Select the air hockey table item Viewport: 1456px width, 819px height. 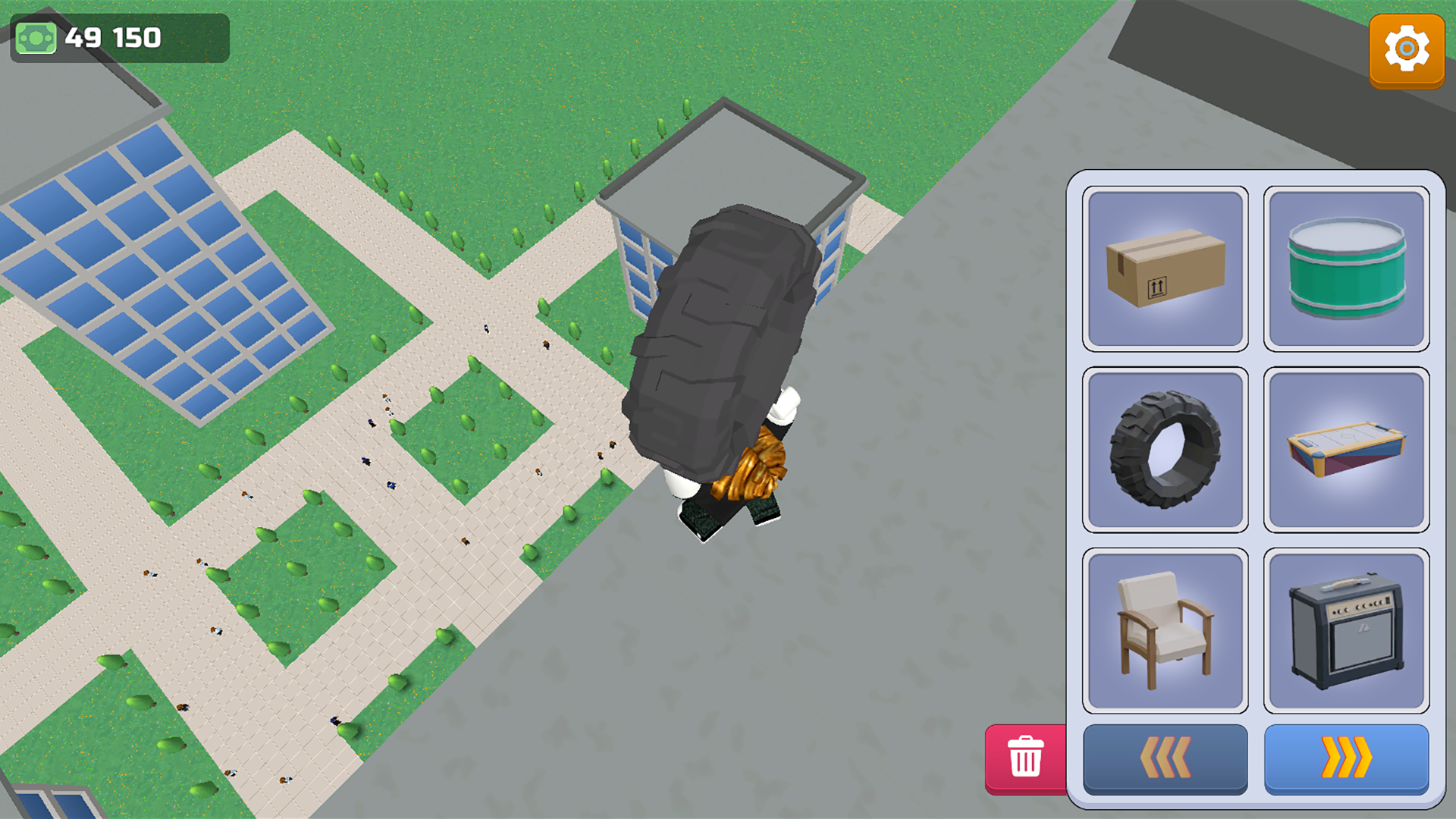1346,449
